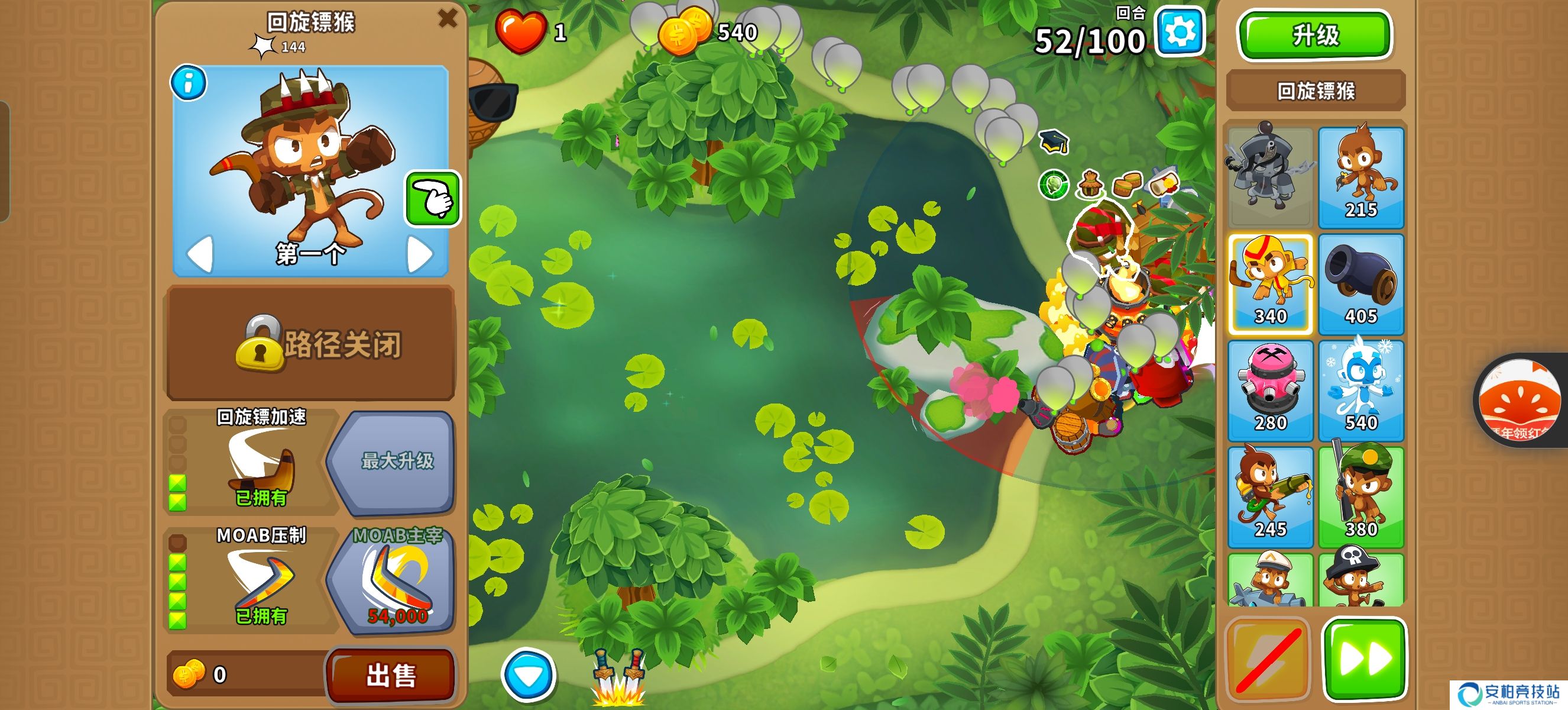
Task: Pick the pink Tack Shooter costing 280
Action: [1271, 390]
